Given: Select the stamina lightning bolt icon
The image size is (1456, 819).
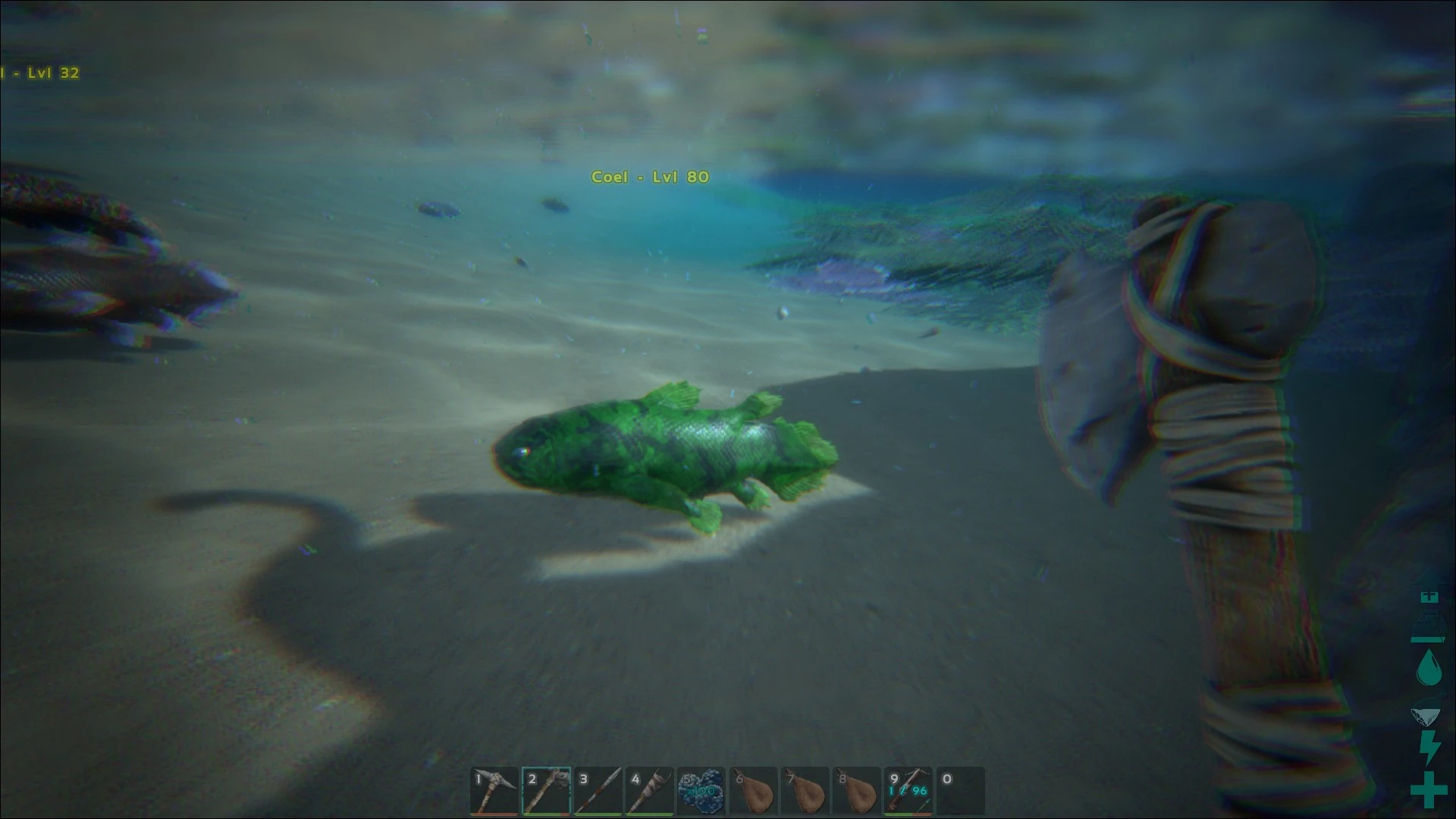Looking at the screenshot, I should [x=1429, y=745].
